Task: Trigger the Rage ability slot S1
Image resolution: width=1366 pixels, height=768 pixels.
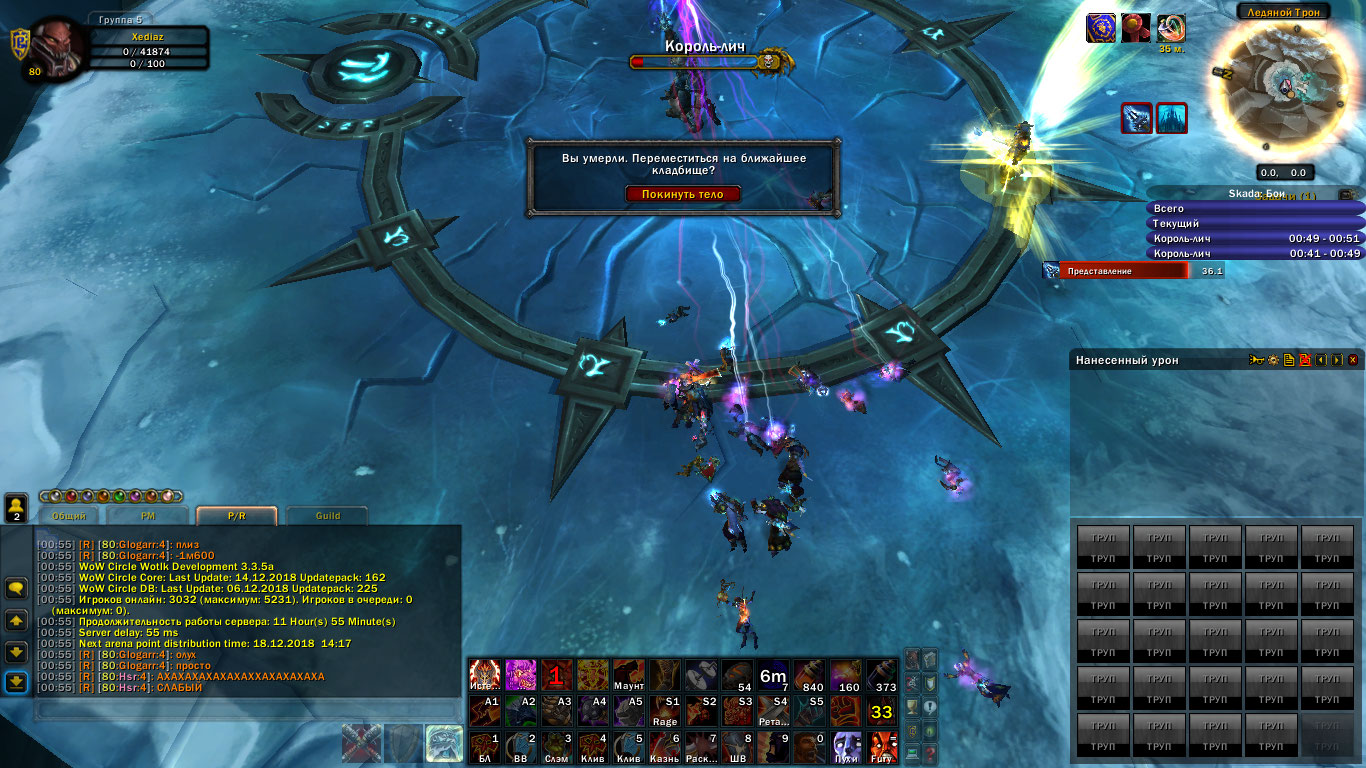Action: [x=665, y=711]
